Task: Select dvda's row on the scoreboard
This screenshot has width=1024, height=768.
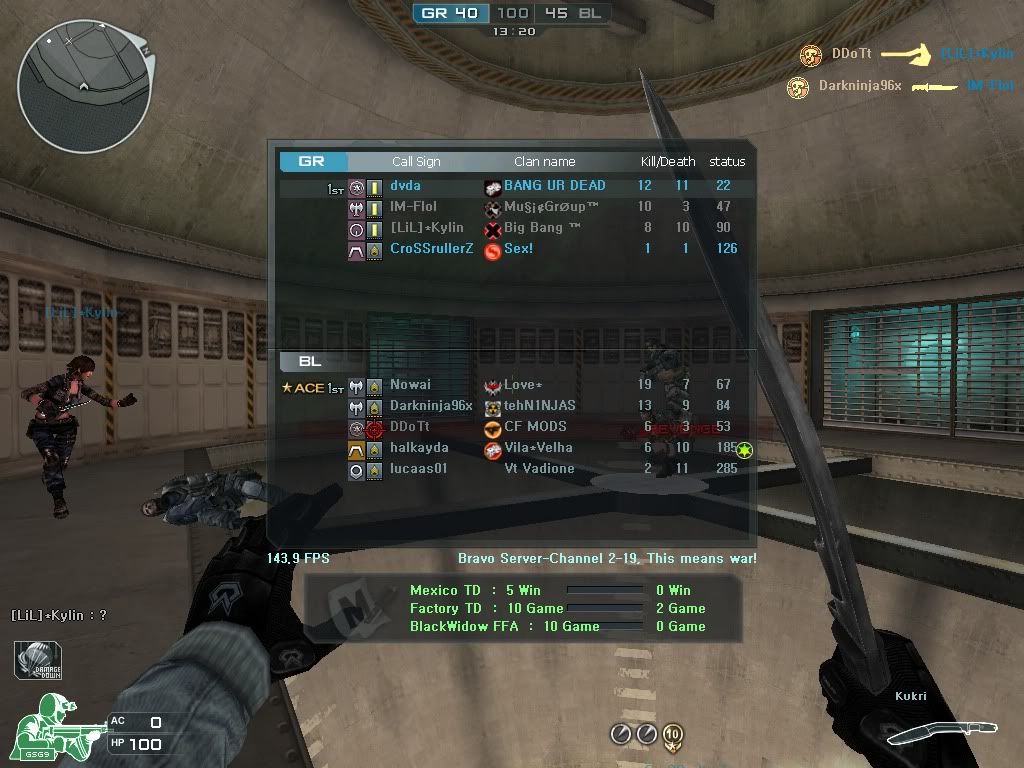Action: tap(510, 186)
